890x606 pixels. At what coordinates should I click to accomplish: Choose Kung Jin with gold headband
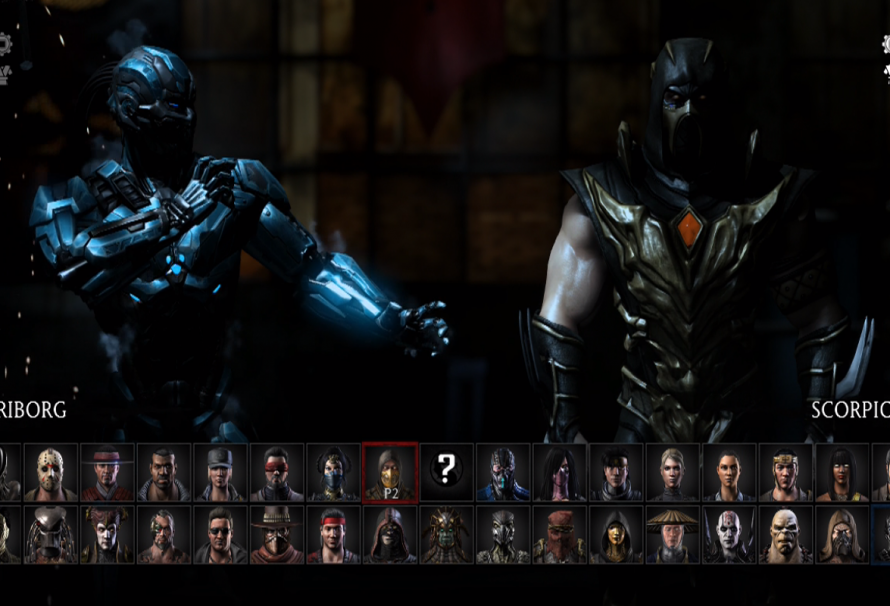785,472
